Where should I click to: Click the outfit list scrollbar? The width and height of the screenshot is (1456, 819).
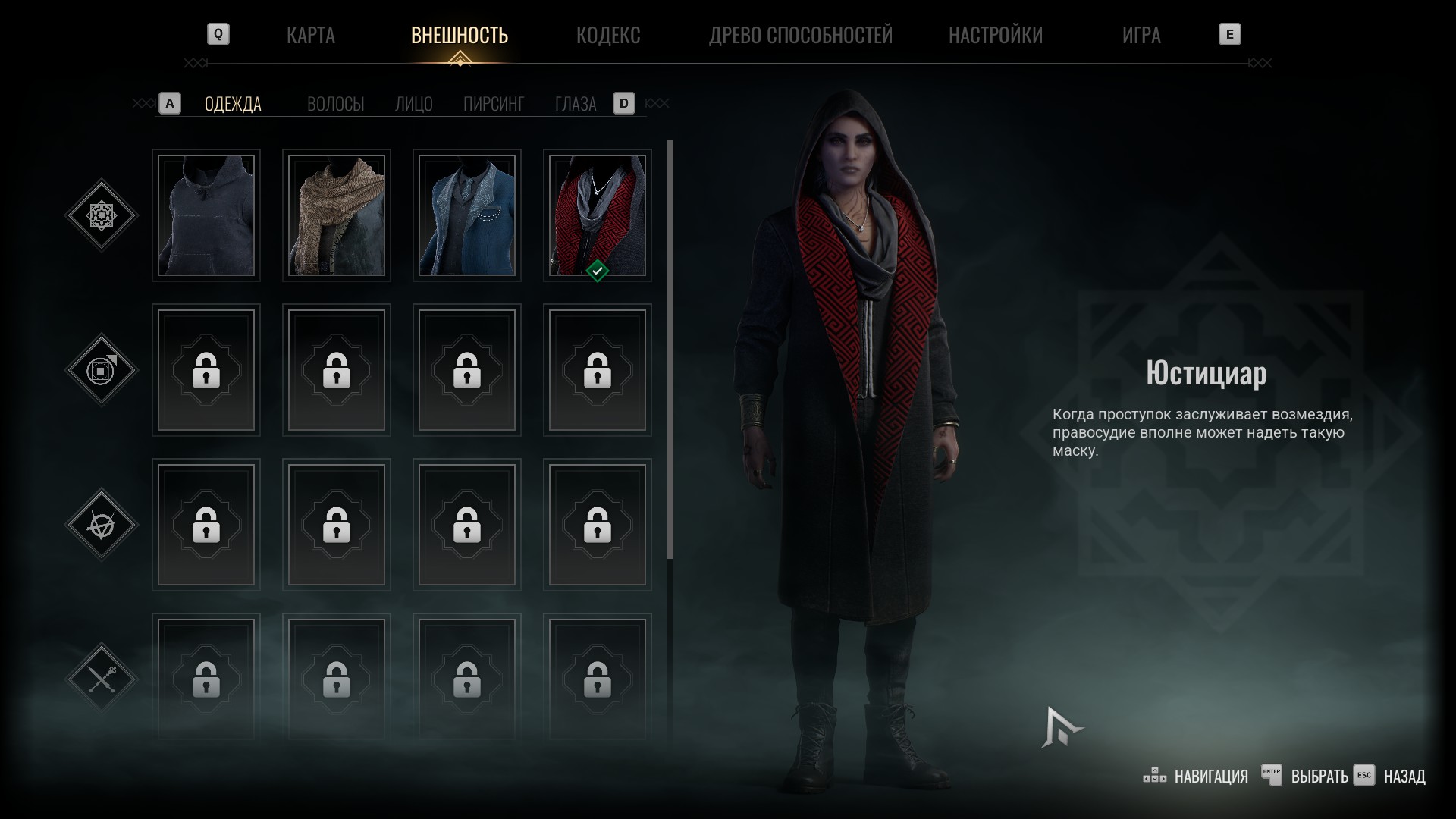pyautogui.click(x=670, y=349)
